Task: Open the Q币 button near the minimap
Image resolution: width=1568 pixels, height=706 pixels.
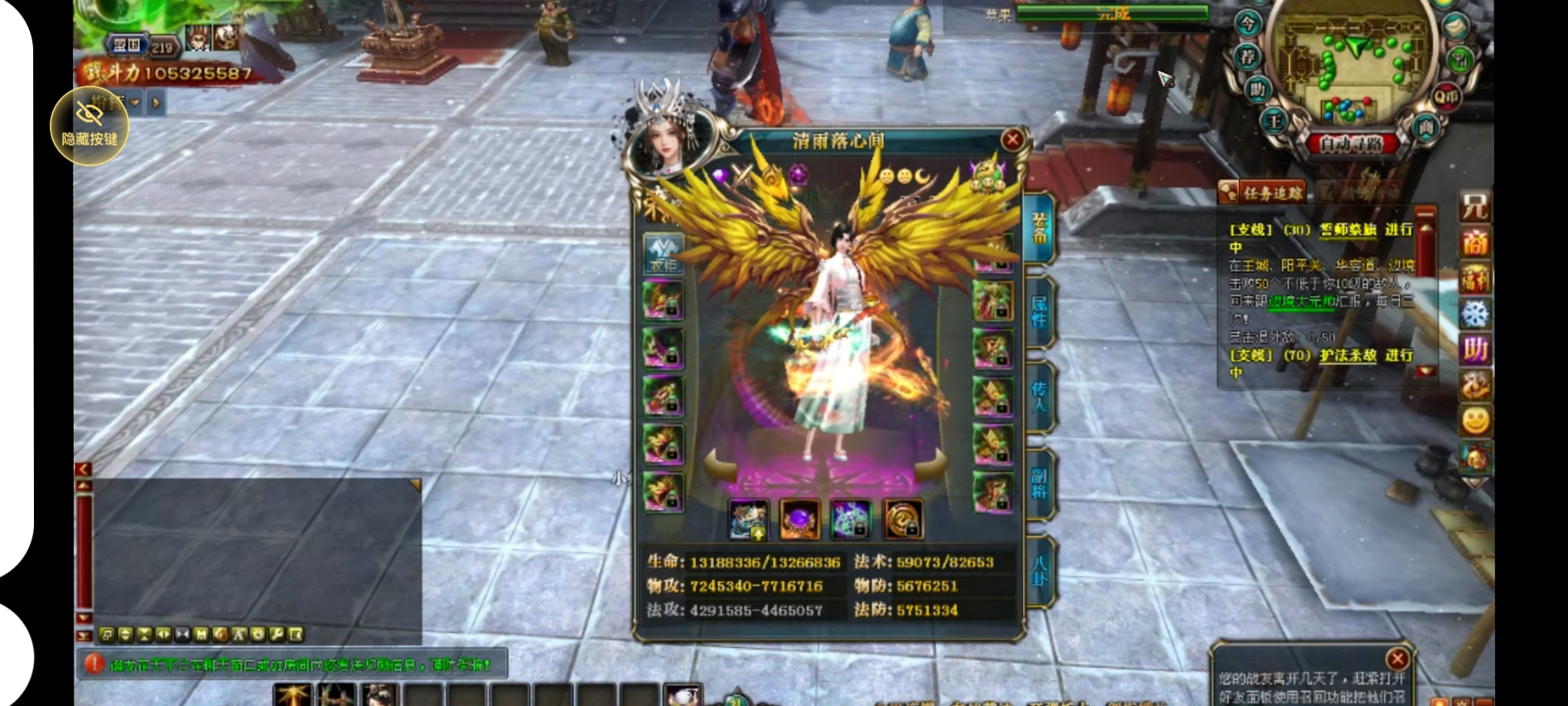Action: [1445, 98]
